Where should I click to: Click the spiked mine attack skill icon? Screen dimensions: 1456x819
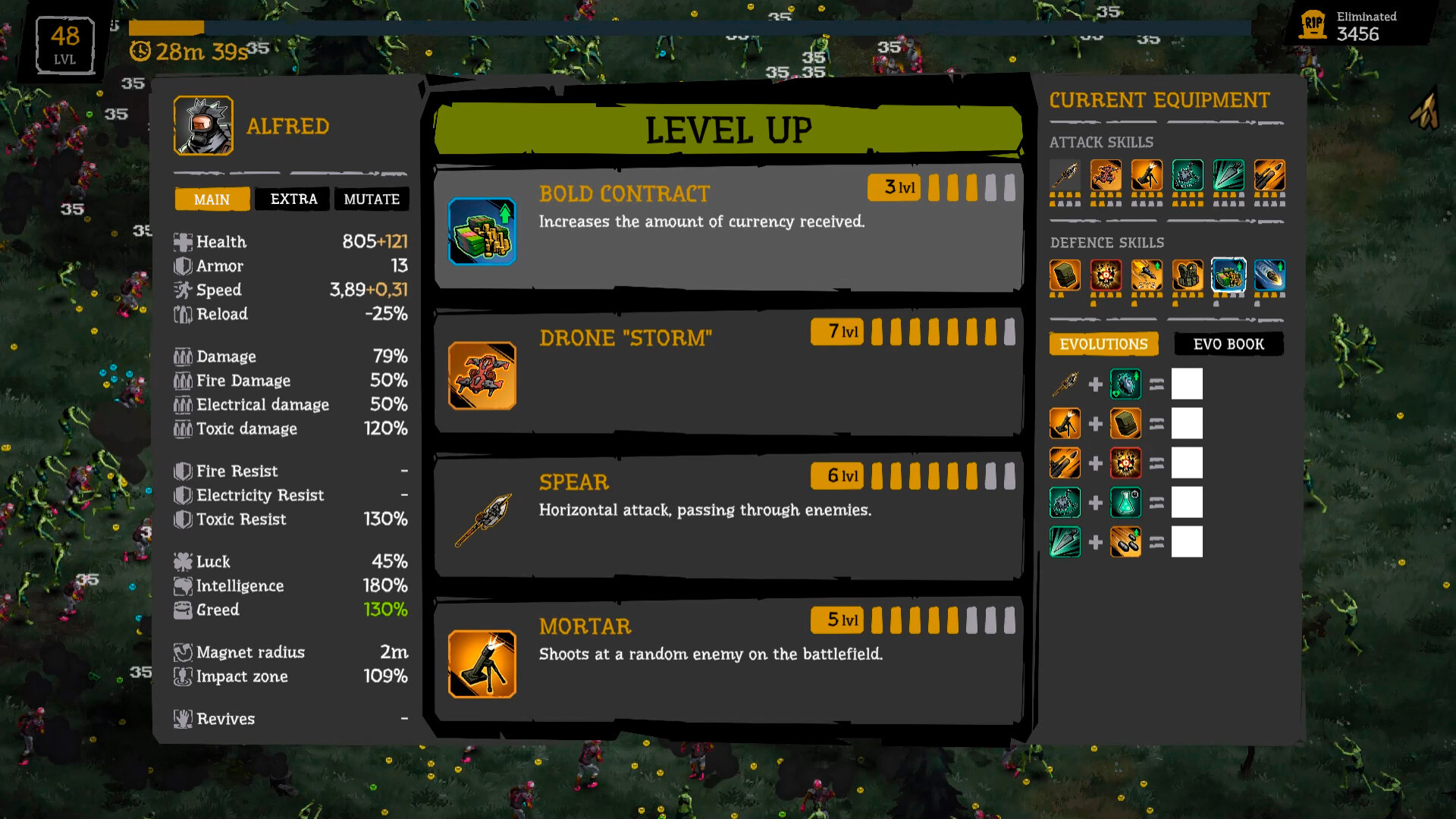[1188, 174]
